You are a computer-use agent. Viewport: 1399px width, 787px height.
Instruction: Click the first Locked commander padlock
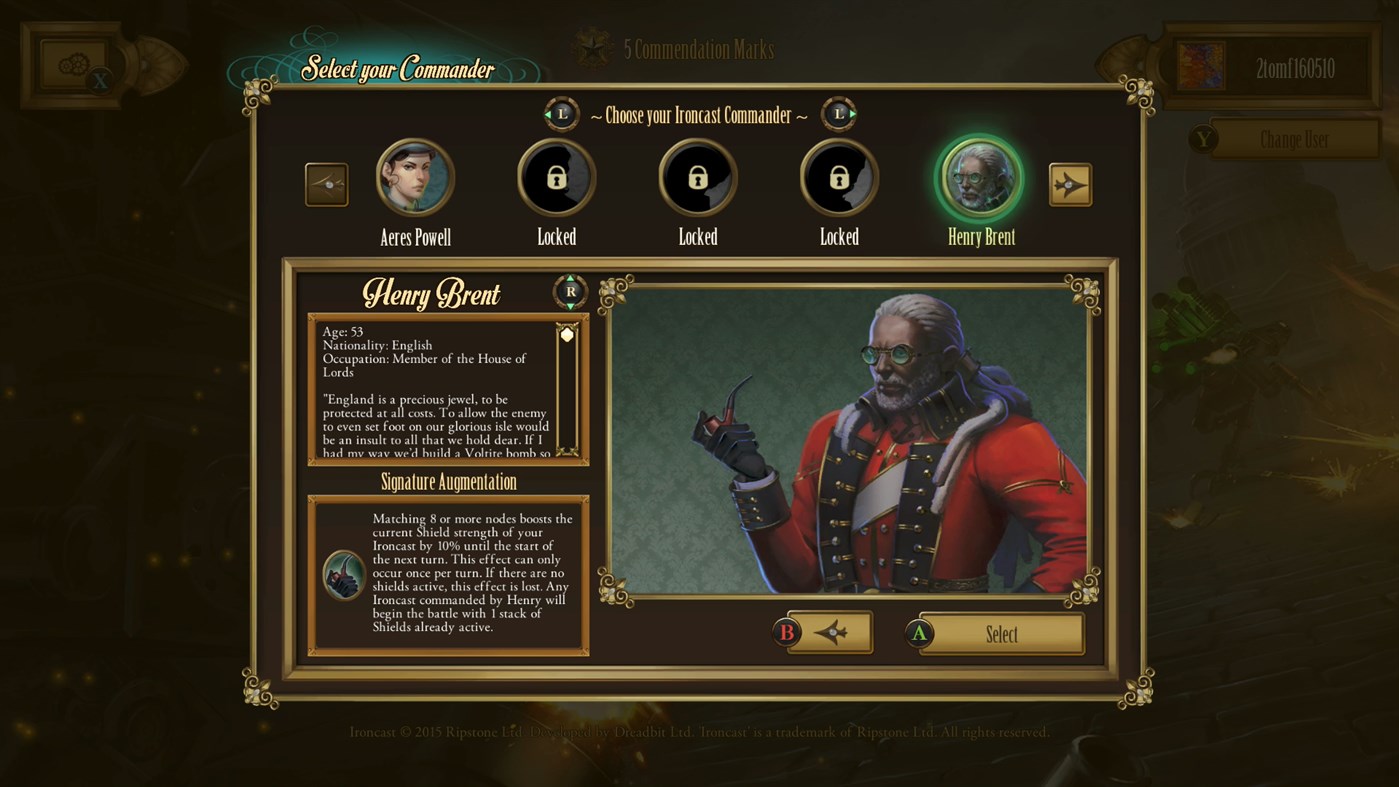pyautogui.click(x=556, y=176)
